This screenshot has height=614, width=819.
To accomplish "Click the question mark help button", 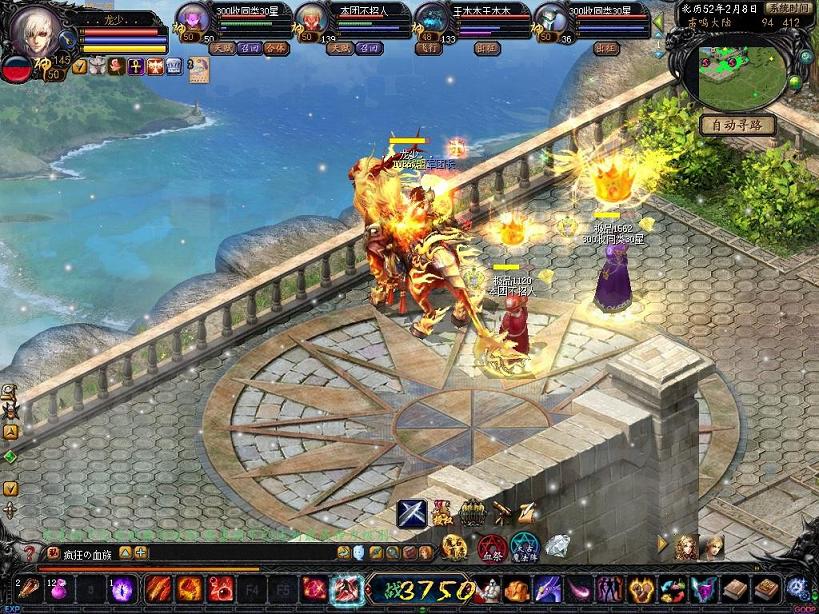I will (27, 552).
